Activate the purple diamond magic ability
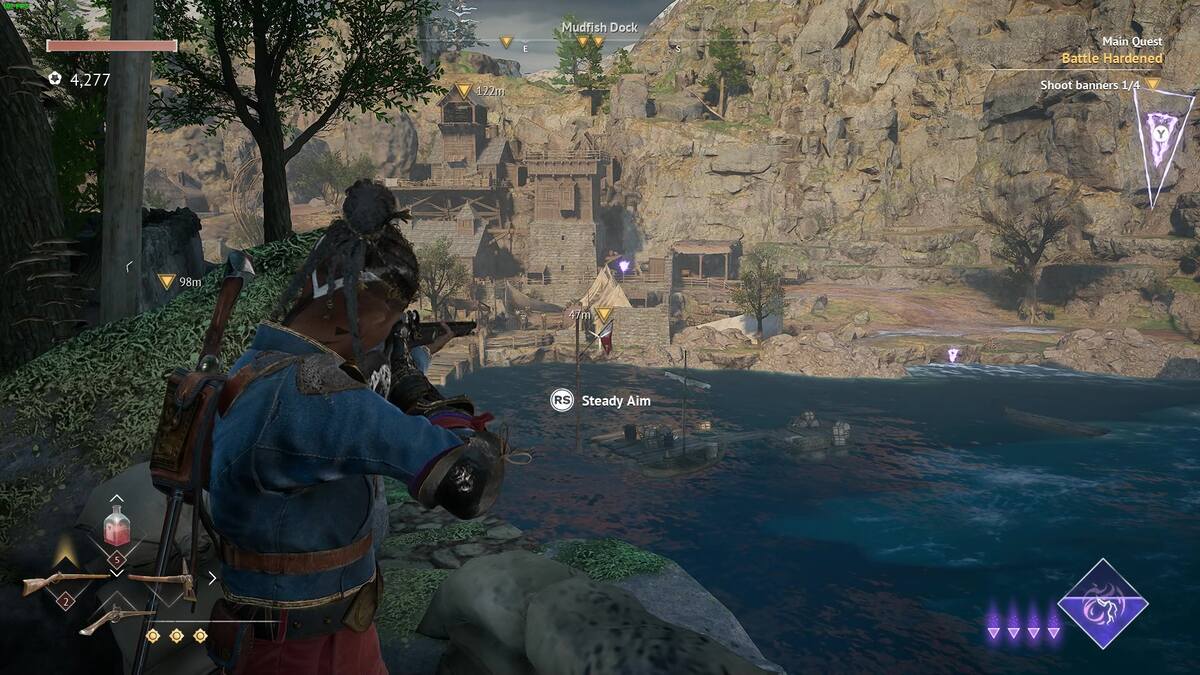The image size is (1200, 675). point(1103,602)
